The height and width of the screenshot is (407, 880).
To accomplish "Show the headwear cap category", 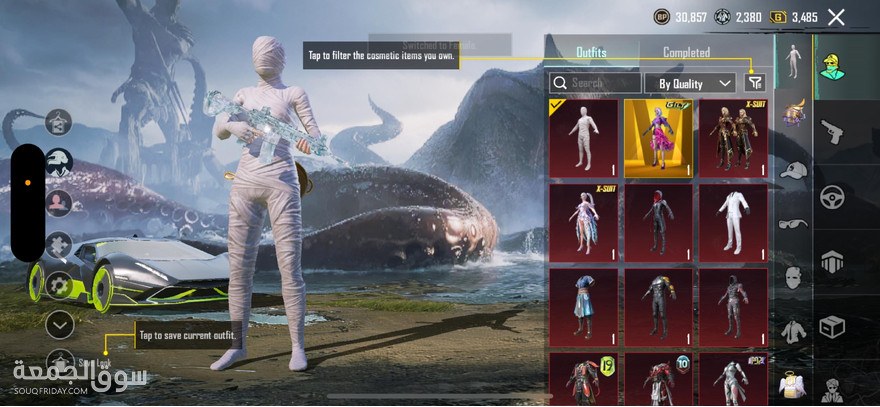I will point(793,170).
